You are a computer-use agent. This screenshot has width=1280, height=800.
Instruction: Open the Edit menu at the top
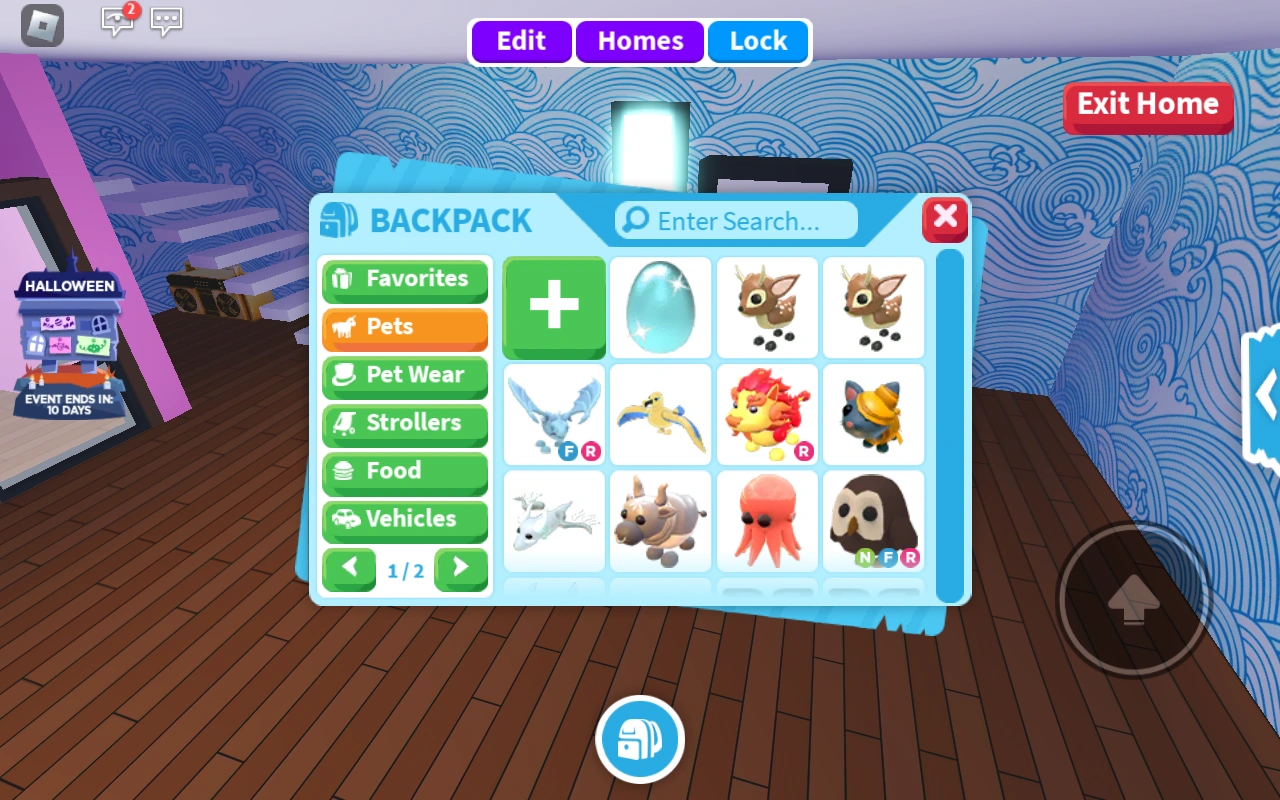520,41
